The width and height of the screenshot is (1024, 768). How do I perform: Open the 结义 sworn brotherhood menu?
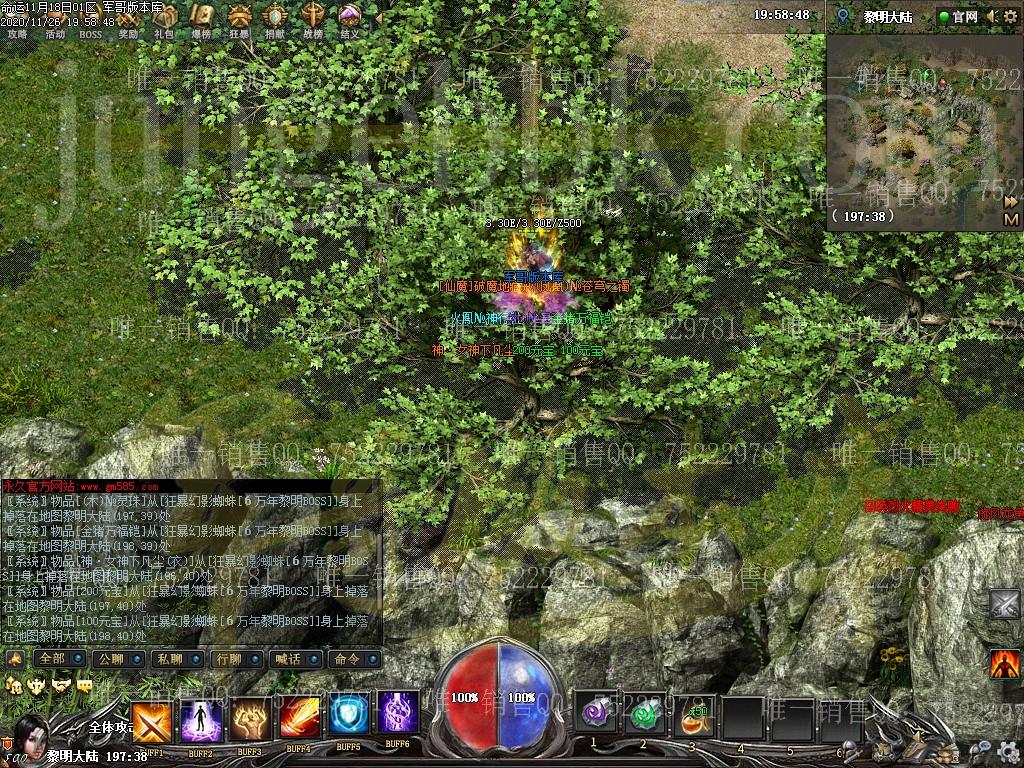[349, 18]
